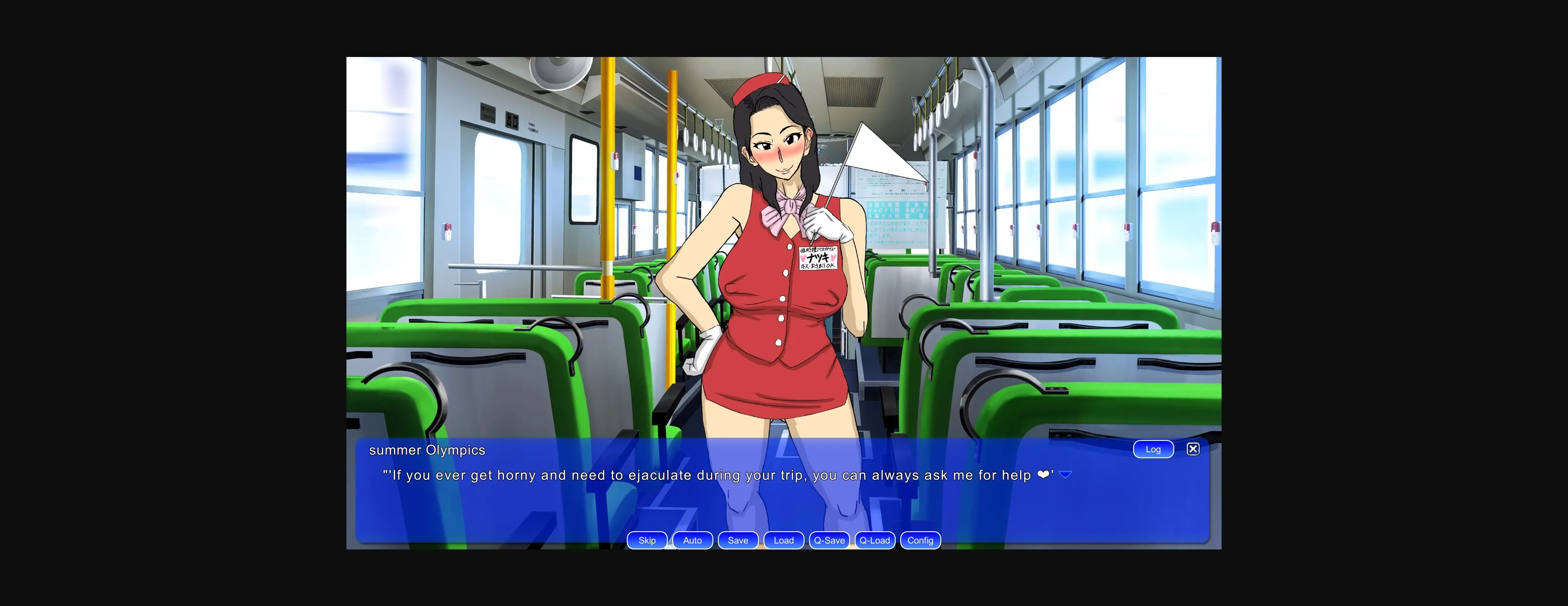Restore progress using Q-Load
Image resolution: width=1568 pixels, height=606 pixels.
(x=875, y=540)
